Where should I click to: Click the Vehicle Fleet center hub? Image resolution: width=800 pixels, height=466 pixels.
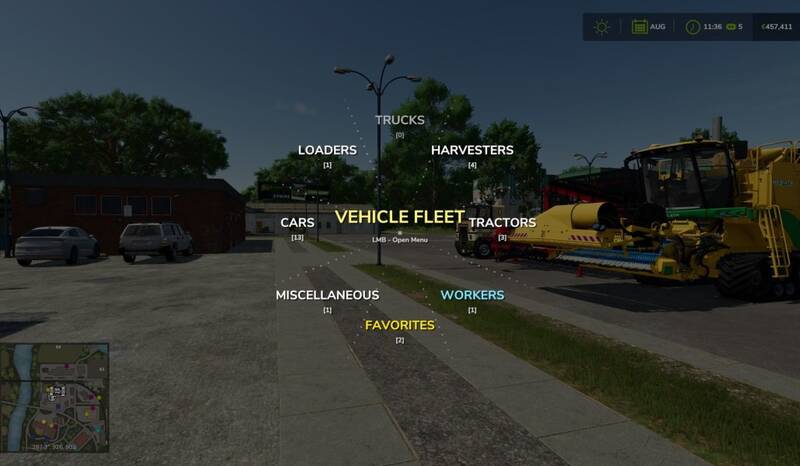pyautogui.click(x=399, y=217)
